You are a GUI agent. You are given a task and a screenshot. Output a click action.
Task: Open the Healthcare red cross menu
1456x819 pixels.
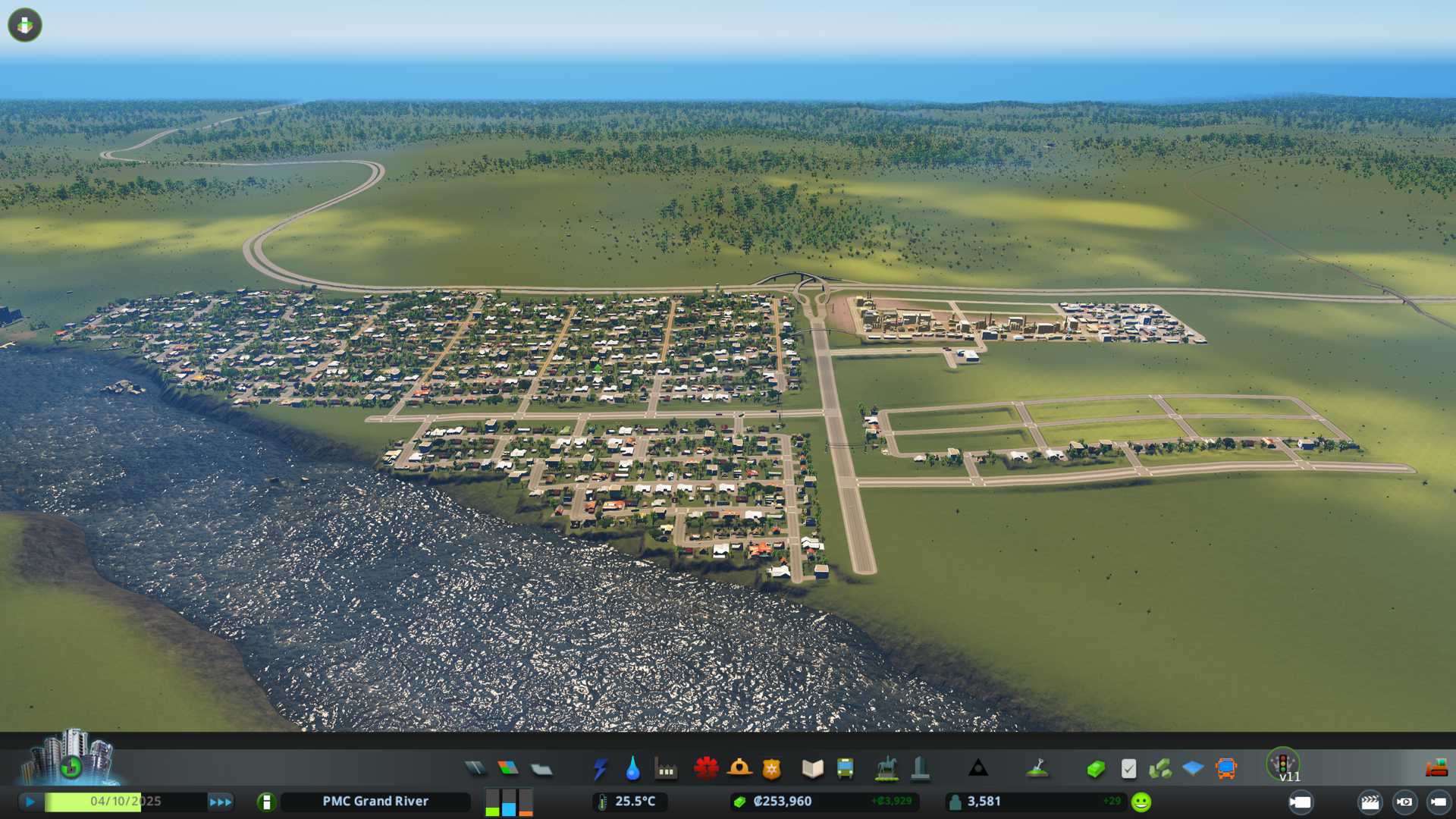[706, 769]
